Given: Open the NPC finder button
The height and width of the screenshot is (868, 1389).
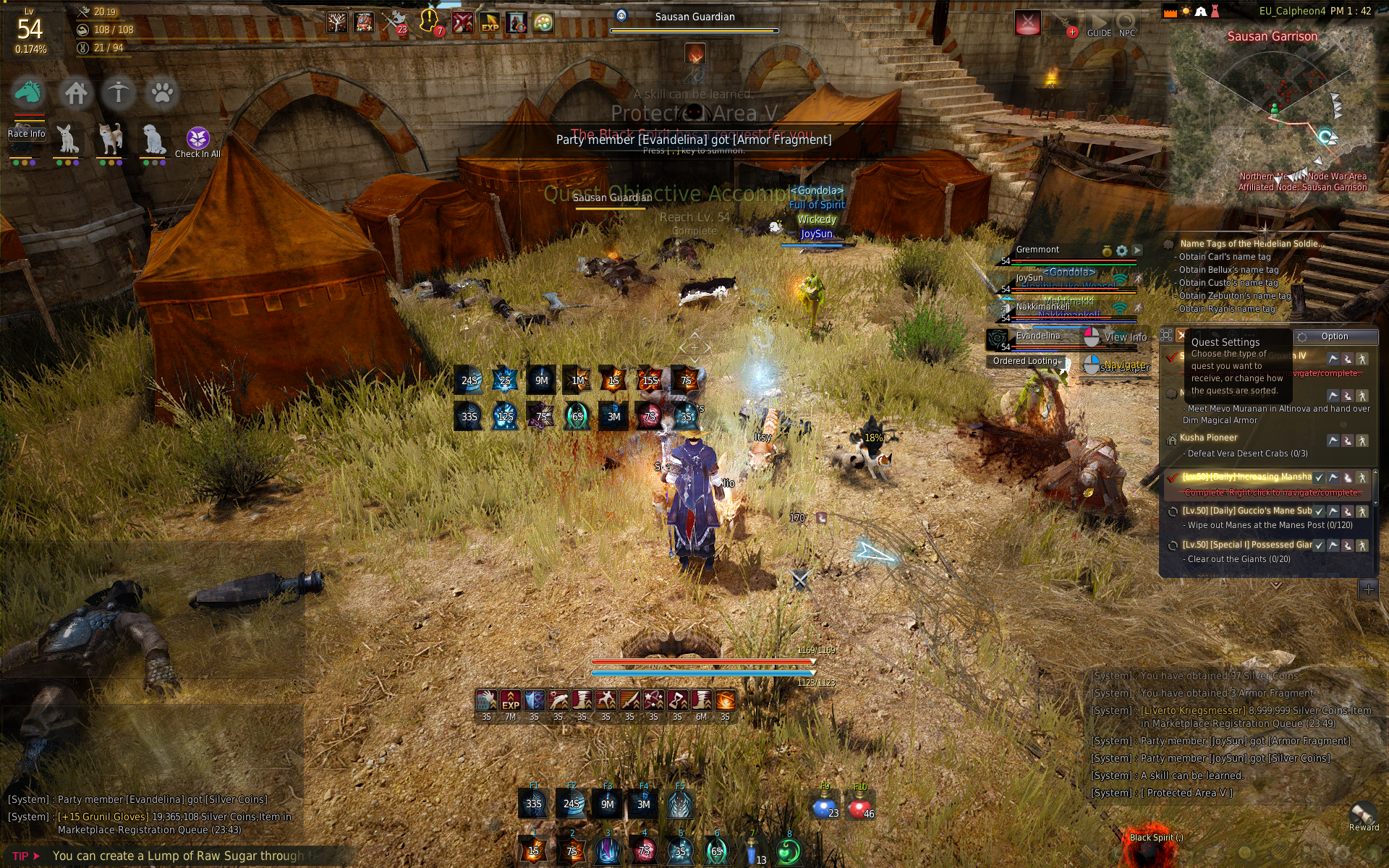Looking at the screenshot, I should [1126, 25].
